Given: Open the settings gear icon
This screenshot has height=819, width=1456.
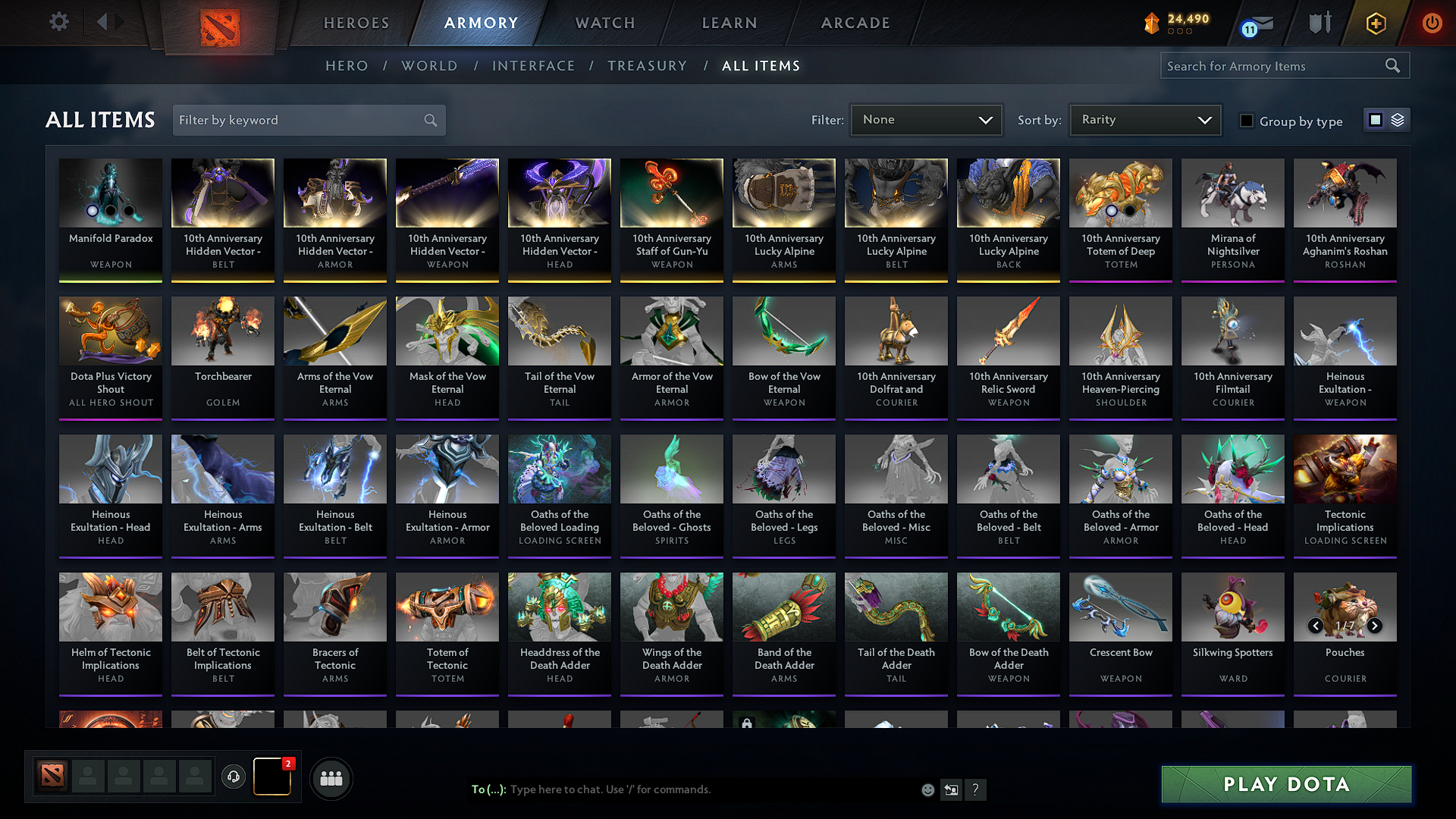Looking at the screenshot, I should point(58,21).
